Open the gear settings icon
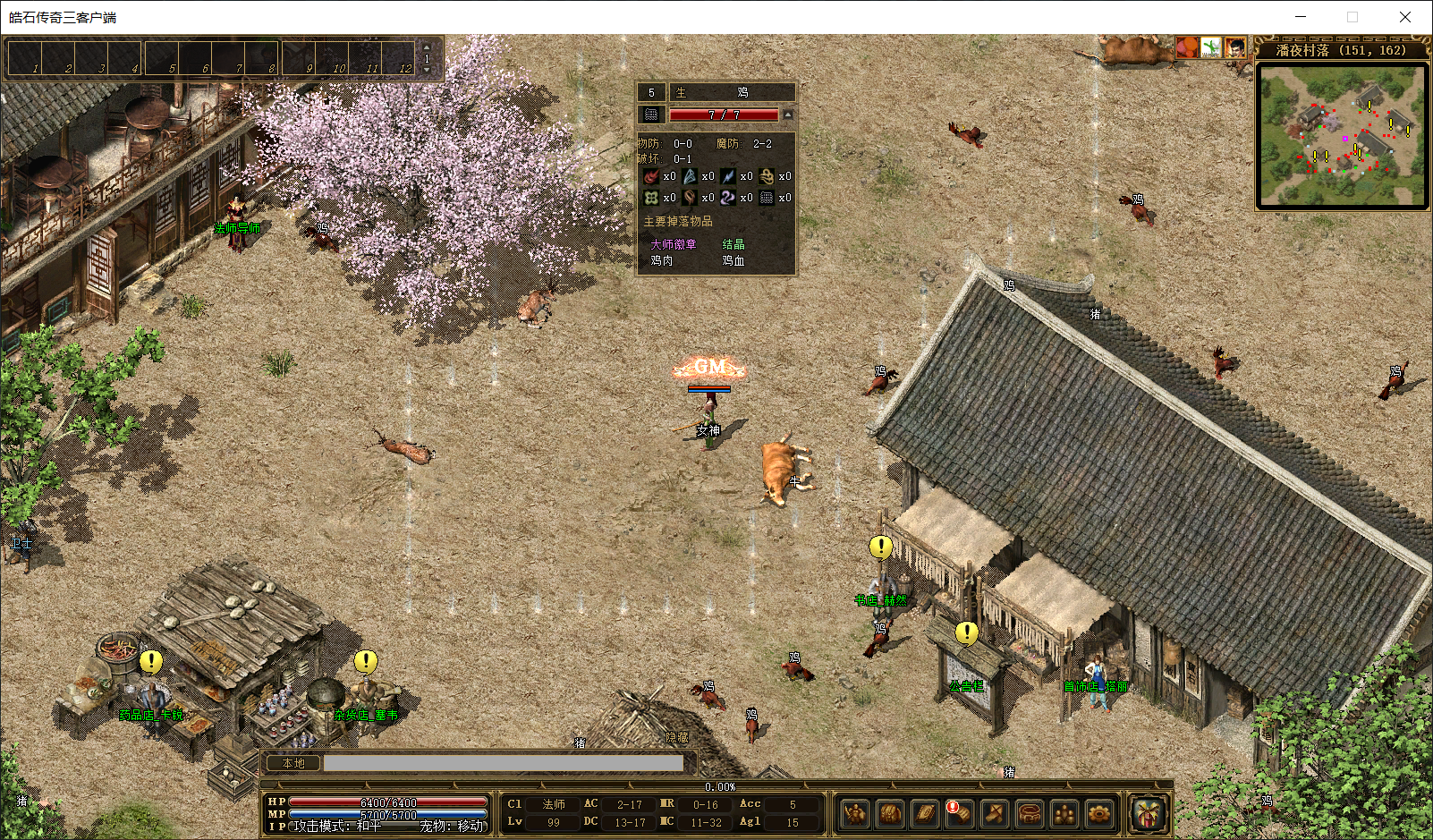The image size is (1433, 840). 1098,813
